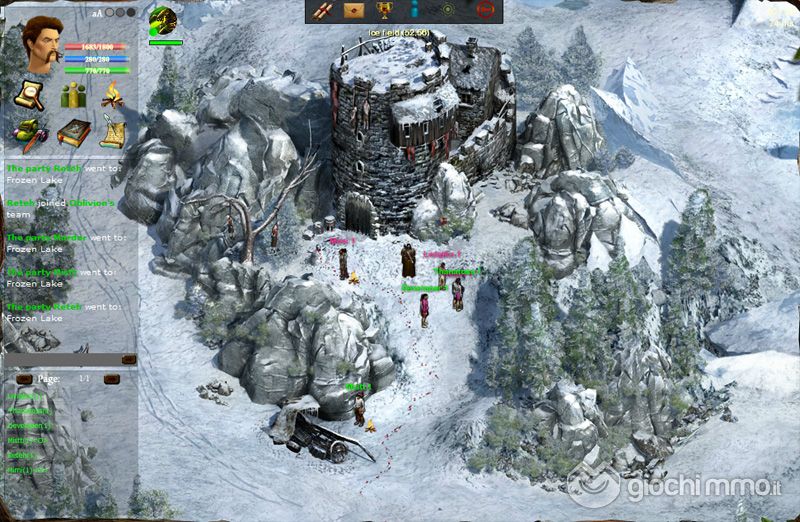Click the rolled scrolls icon in top bar
Viewport: 800px width, 522px height.
(x=323, y=11)
